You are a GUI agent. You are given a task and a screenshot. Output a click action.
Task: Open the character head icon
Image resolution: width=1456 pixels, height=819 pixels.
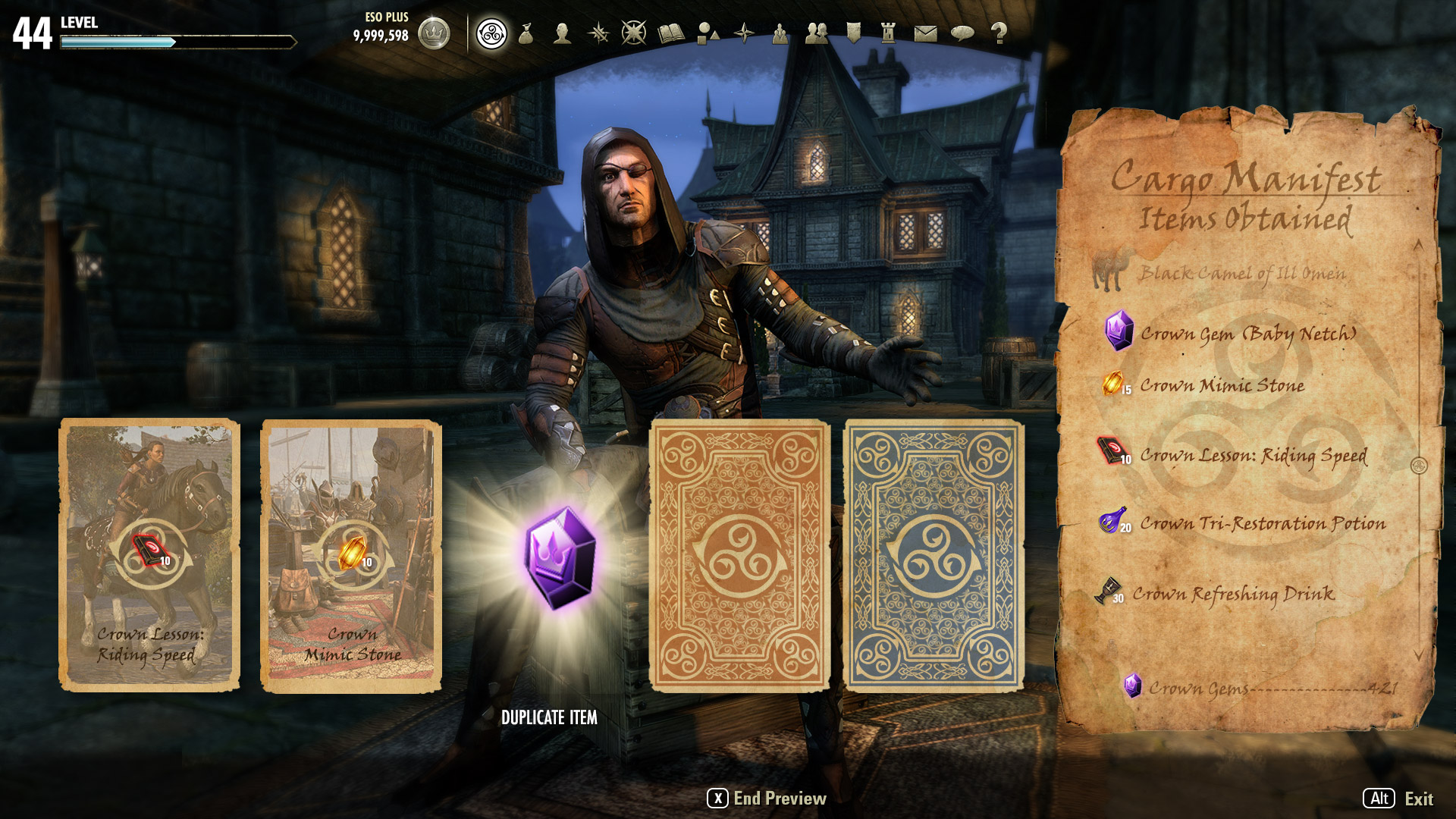pos(562,33)
